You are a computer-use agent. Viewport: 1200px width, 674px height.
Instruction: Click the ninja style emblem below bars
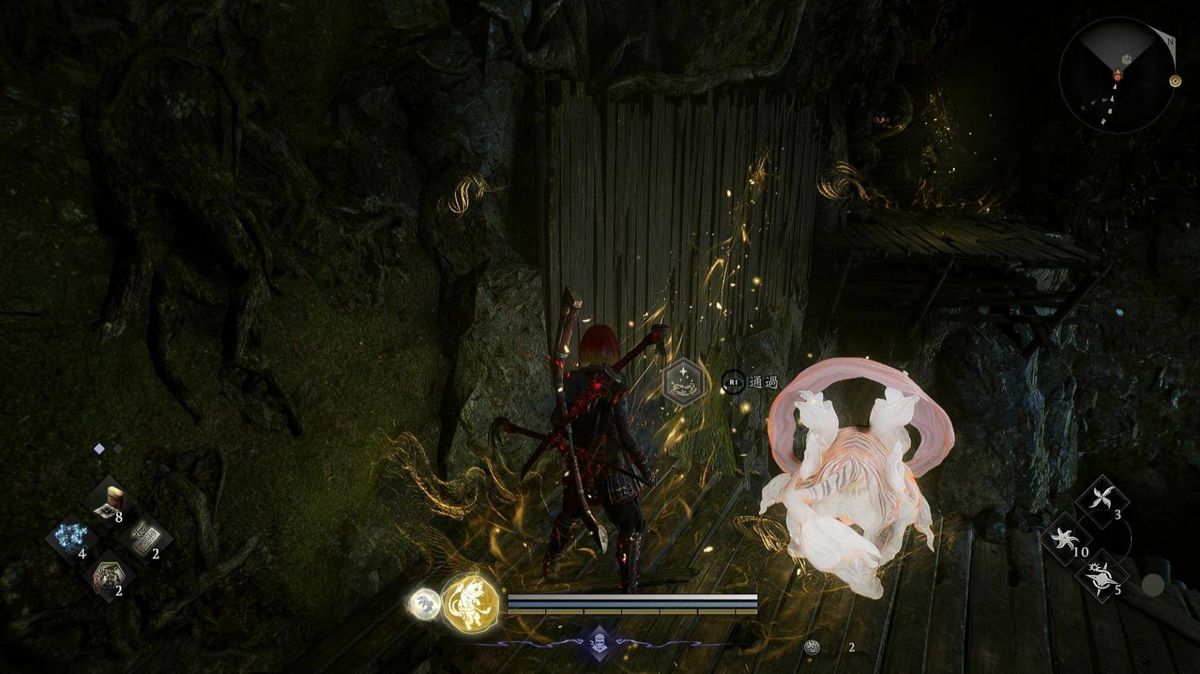coord(598,641)
